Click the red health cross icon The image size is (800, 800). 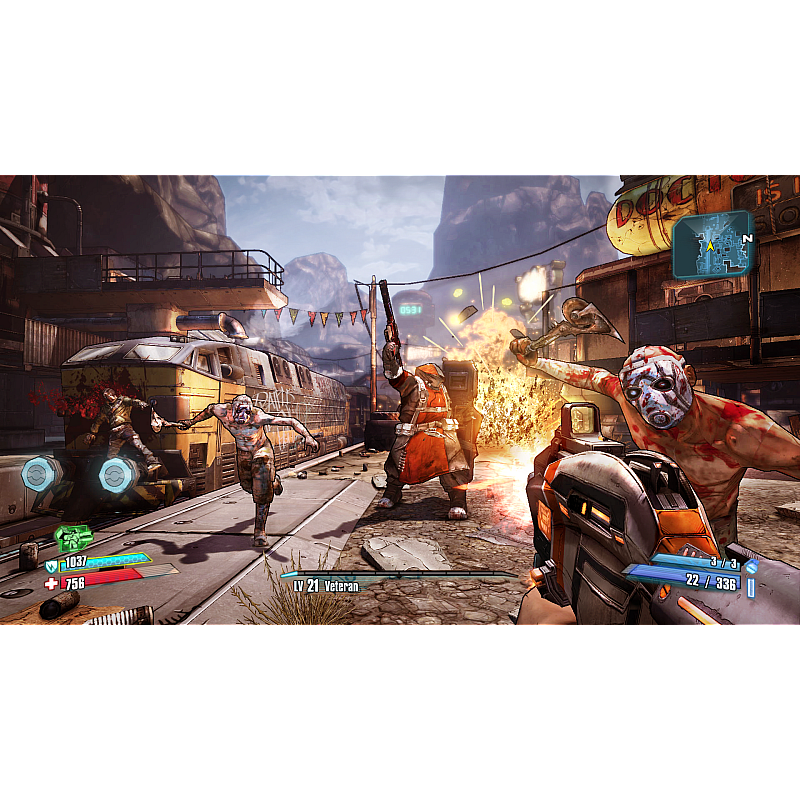pyautogui.click(x=51, y=583)
